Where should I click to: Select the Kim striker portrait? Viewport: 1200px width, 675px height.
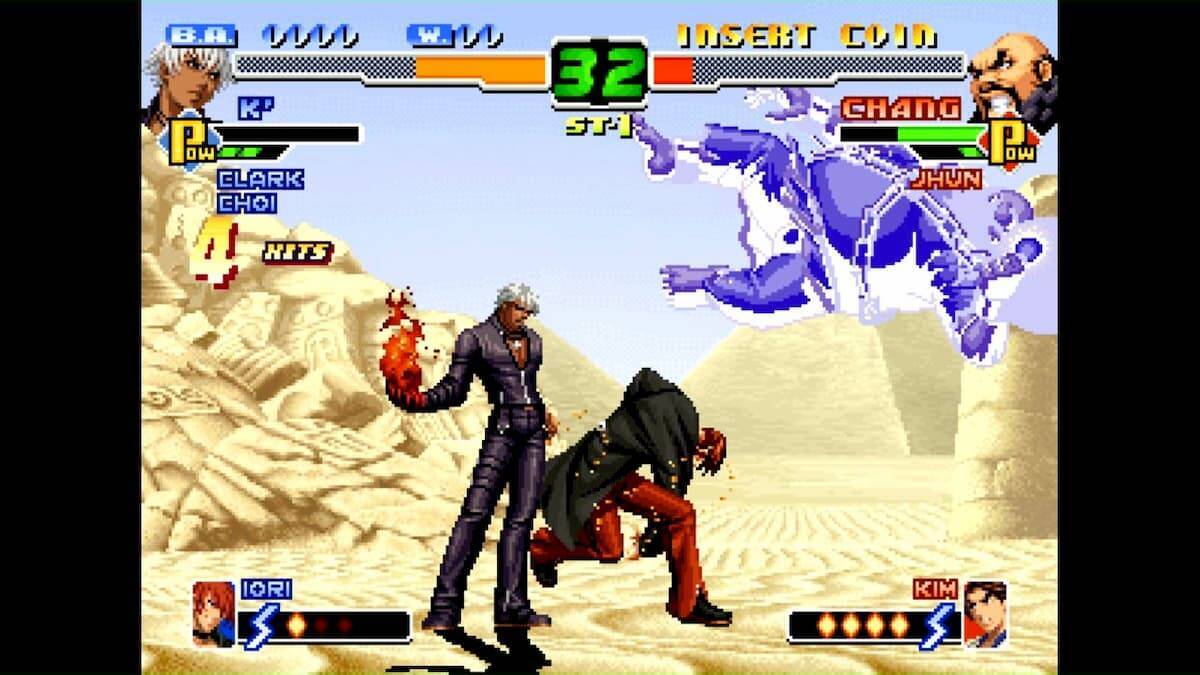coord(984,613)
